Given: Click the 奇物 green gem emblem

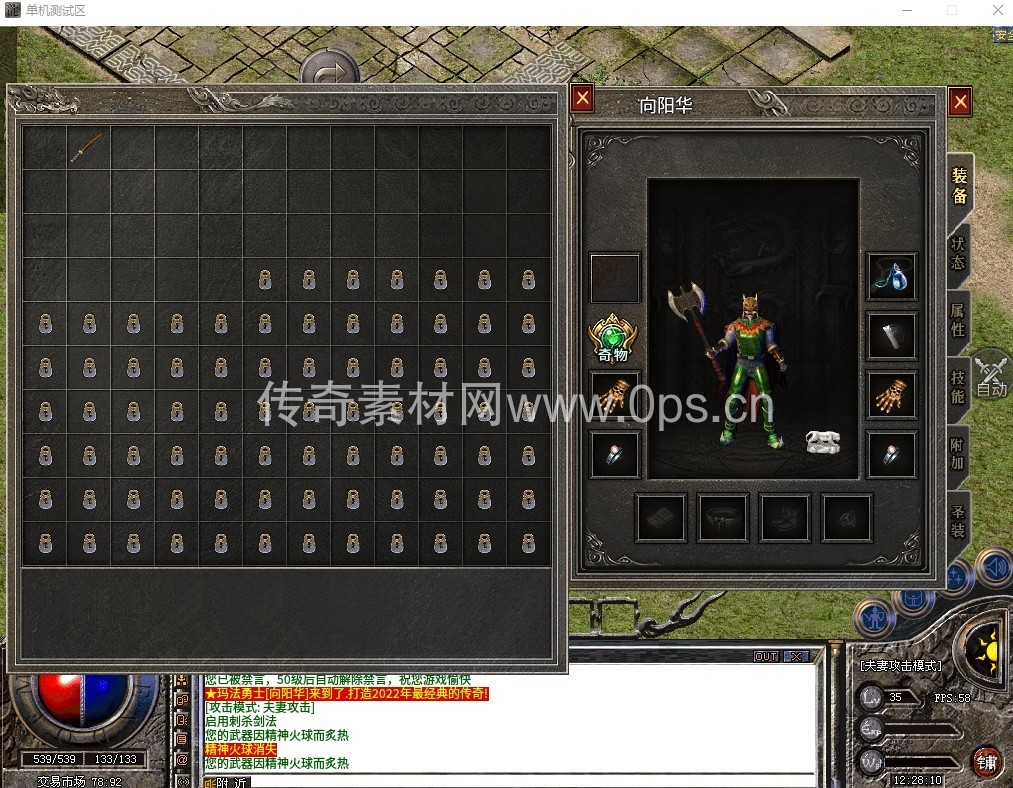Looking at the screenshot, I should [x=613, y=338].
